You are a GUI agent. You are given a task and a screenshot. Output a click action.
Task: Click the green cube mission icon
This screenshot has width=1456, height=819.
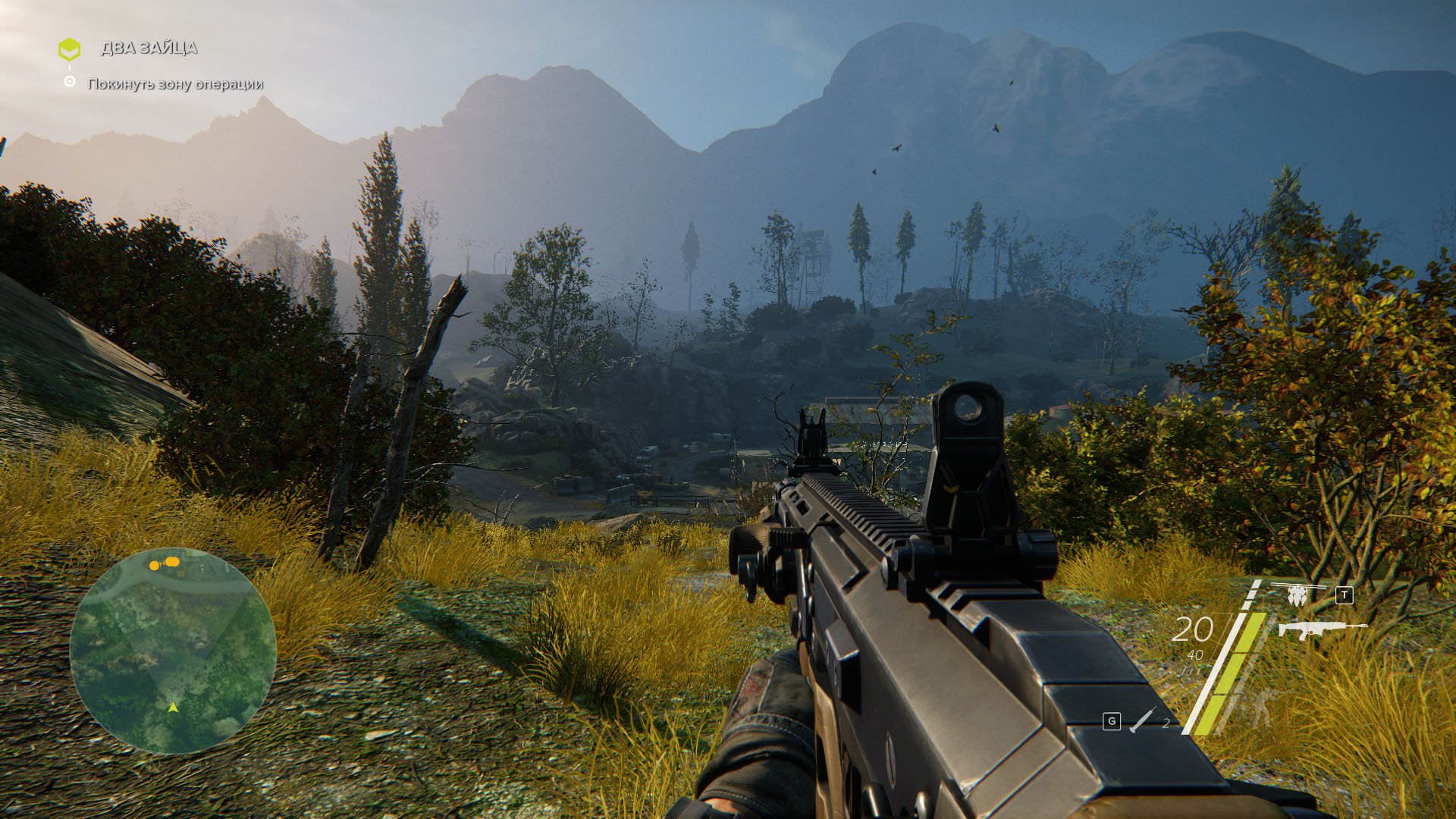point(69,49)
